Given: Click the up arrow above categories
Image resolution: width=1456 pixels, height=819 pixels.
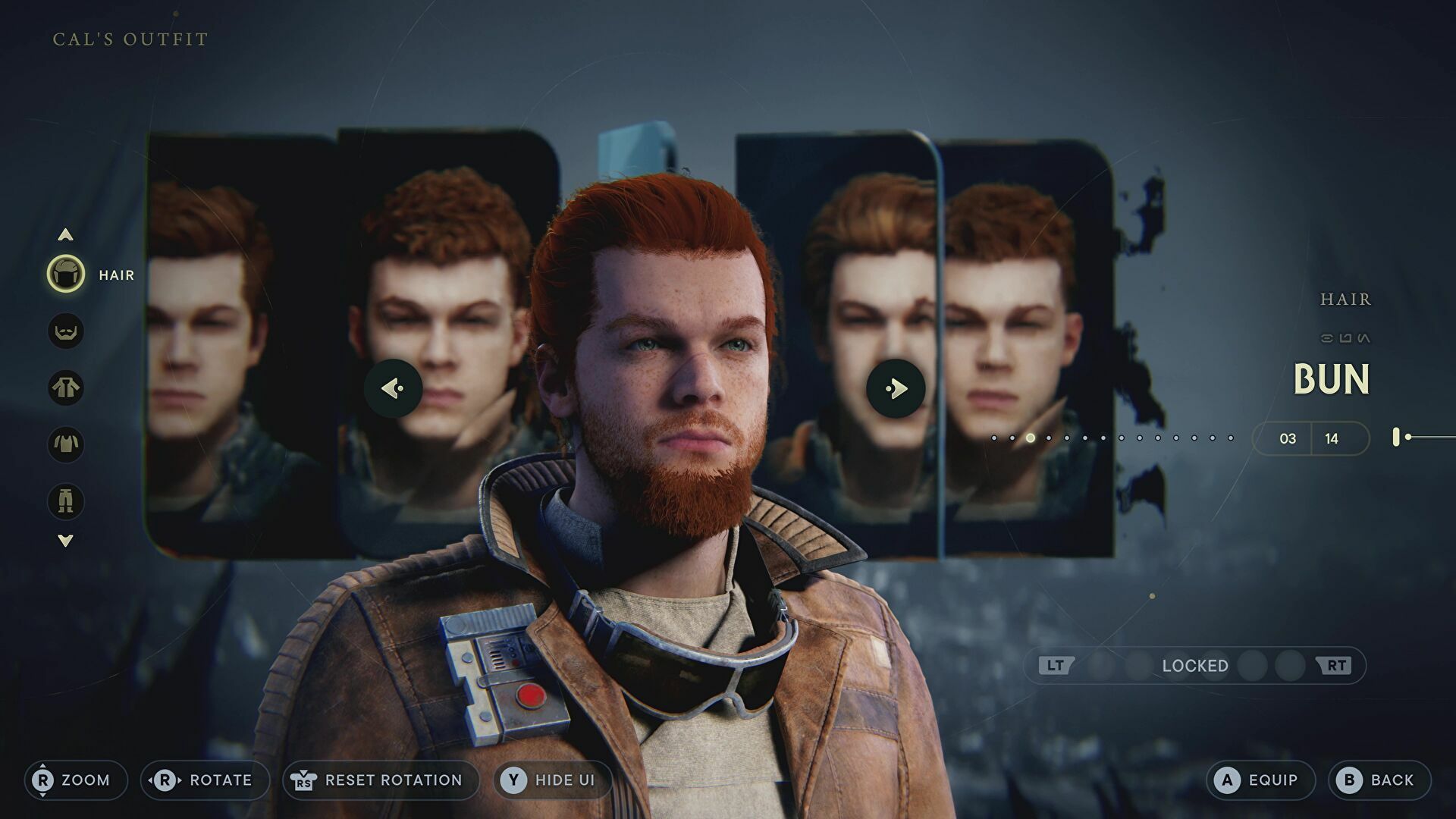Looking at the screenshot, I should [66, 235].
